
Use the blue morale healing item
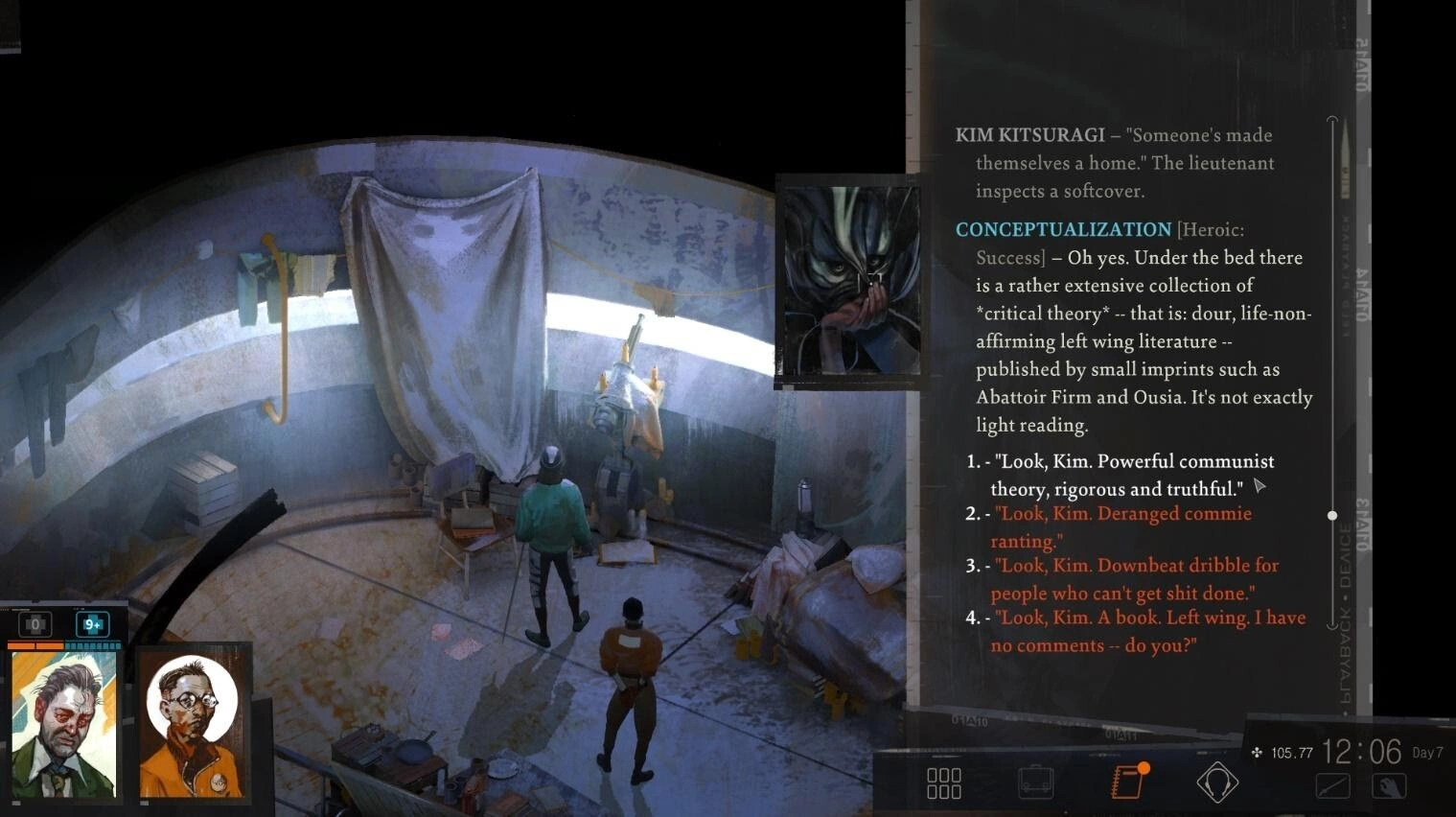[x=93, y=624]
